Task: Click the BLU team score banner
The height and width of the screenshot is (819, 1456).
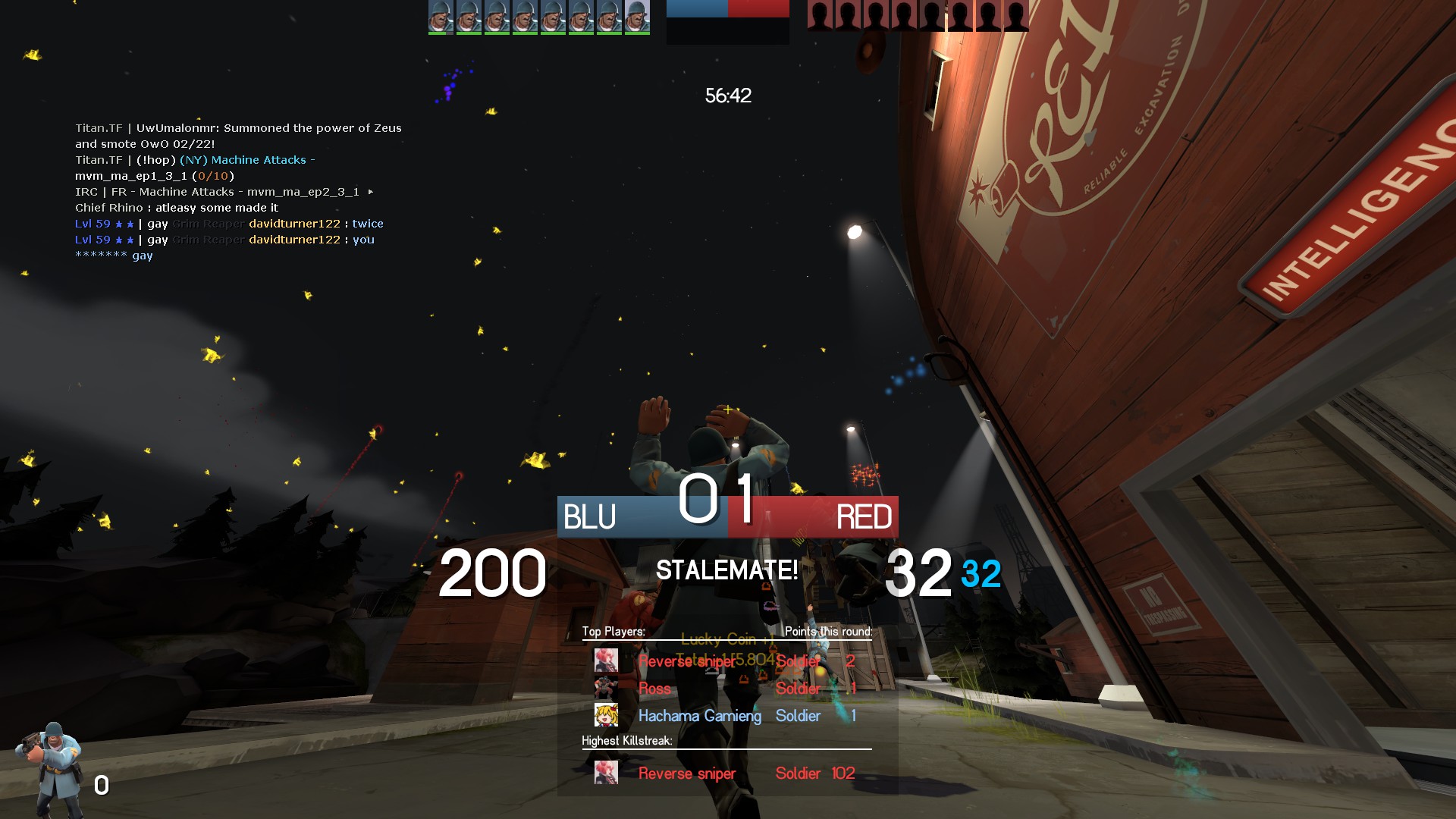Action: coord(642,517)
